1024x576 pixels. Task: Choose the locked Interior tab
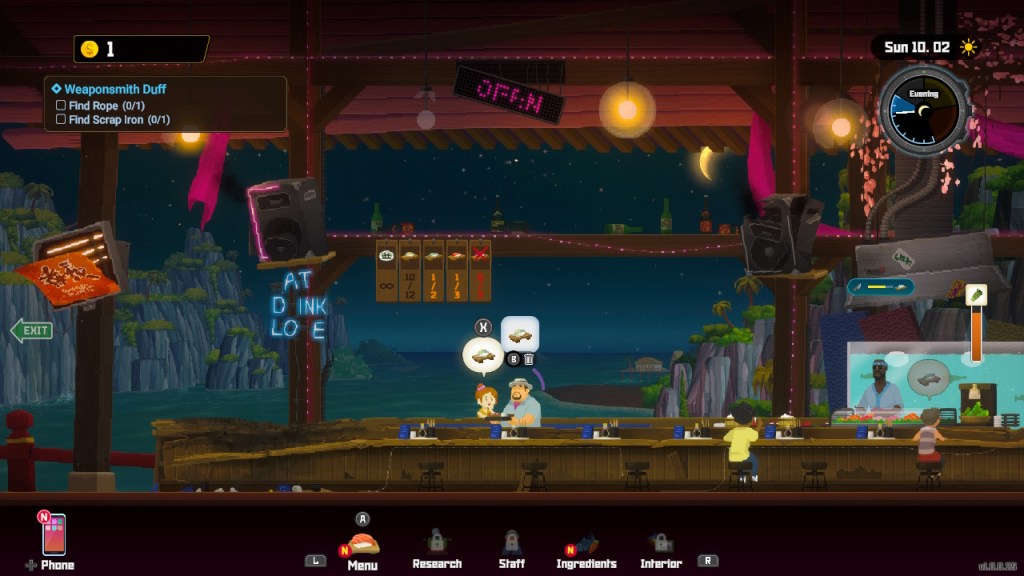coord(660,546)
